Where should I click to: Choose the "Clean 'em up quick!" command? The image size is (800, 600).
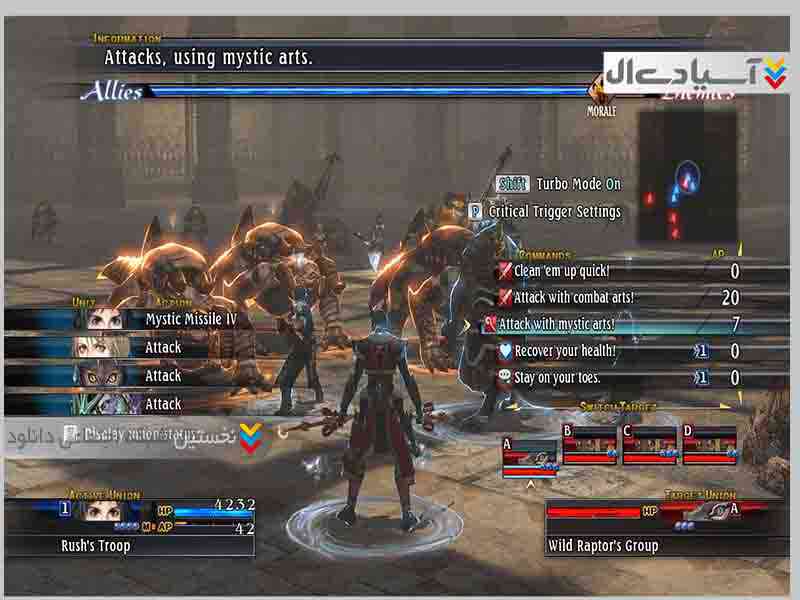562,271
